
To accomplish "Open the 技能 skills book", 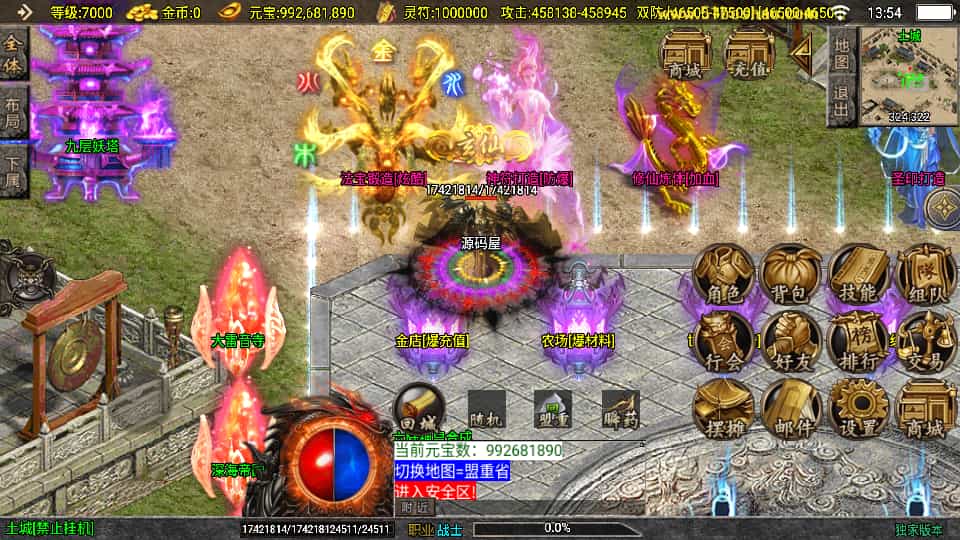I will (x=859, y=274).
